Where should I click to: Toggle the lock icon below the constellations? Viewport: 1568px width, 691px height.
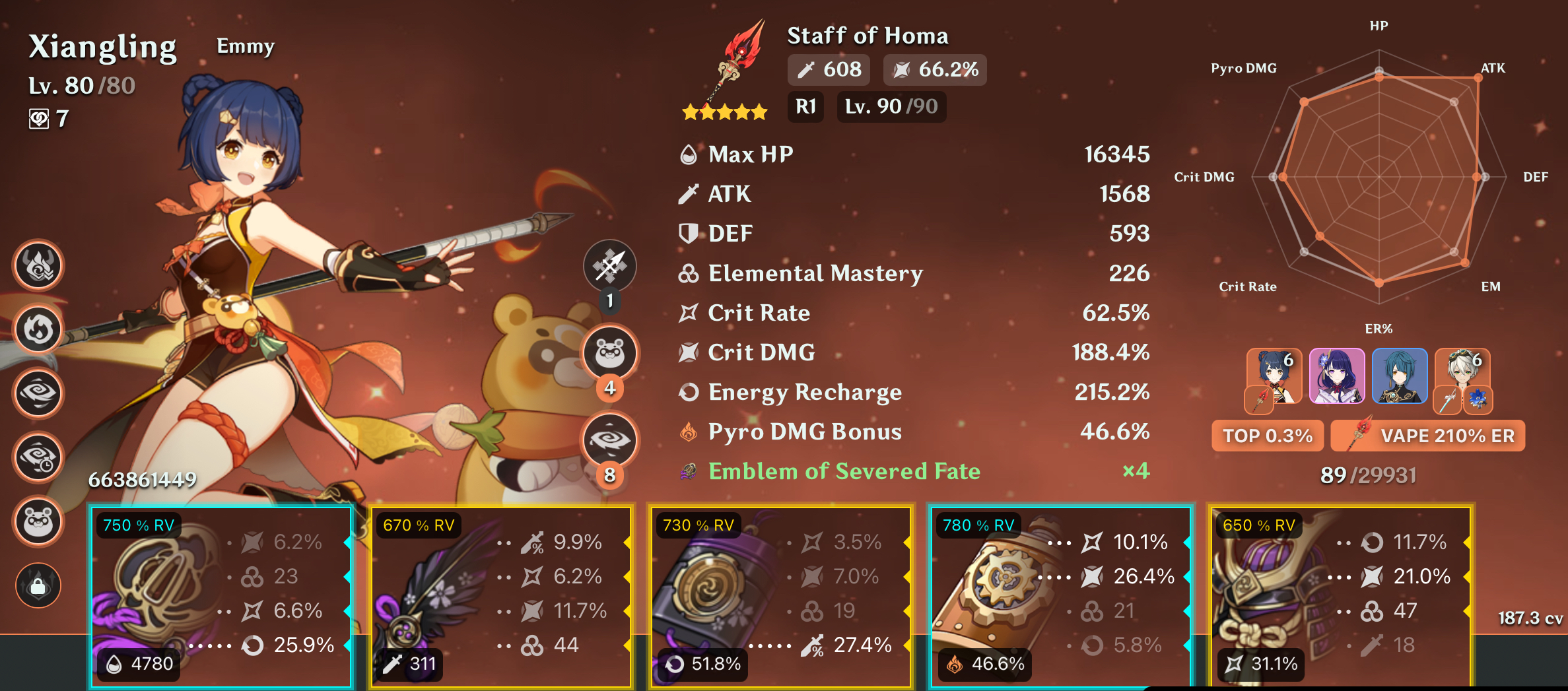point(38,585)
